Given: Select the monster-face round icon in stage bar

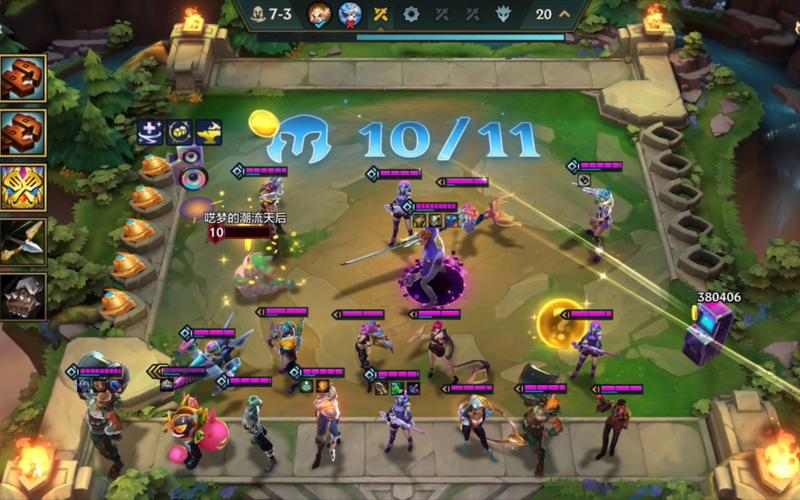Looking at the screenshot, I should click(x=503, y=14).
